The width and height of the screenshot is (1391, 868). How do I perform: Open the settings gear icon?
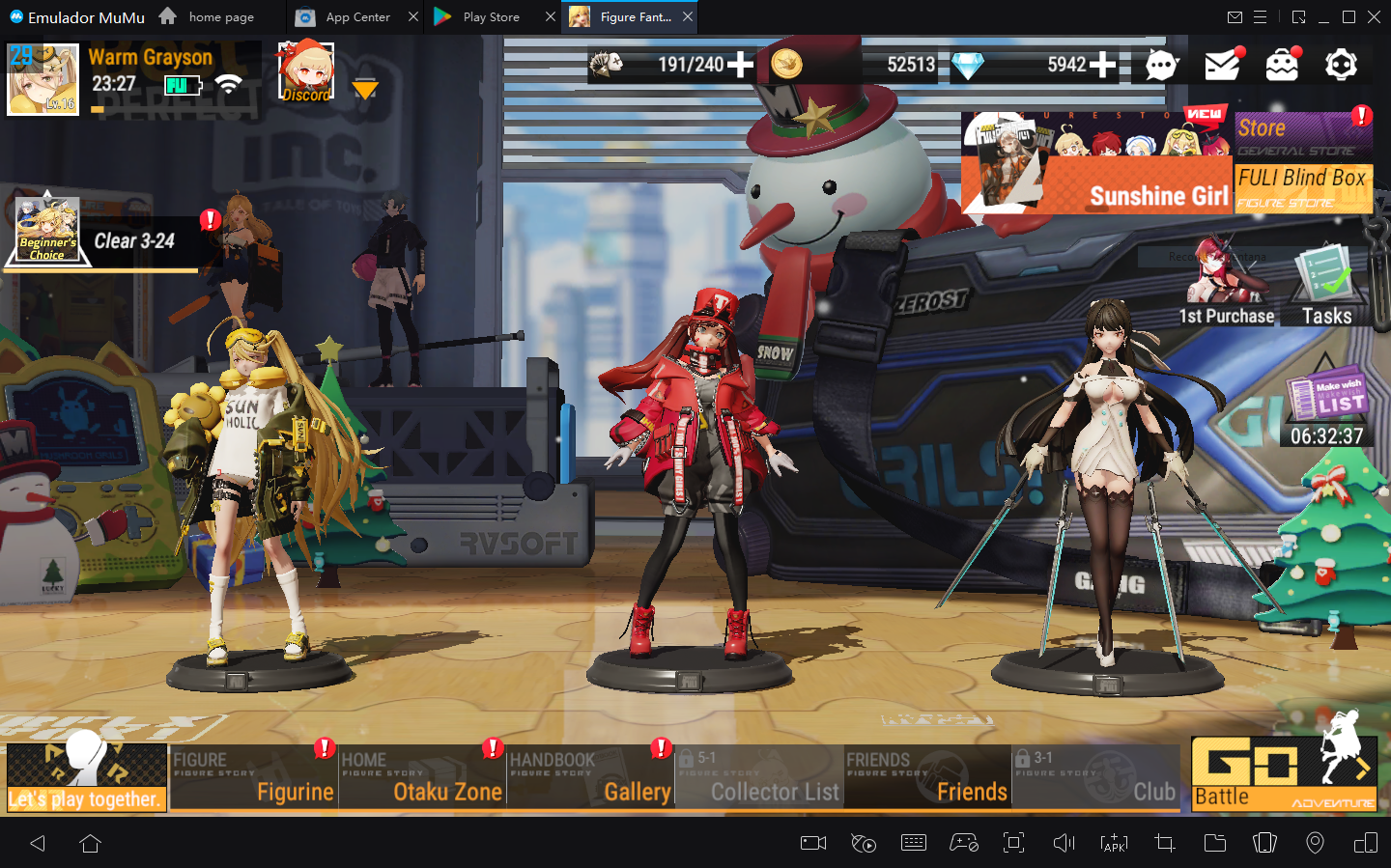[x=1341, y=65]
